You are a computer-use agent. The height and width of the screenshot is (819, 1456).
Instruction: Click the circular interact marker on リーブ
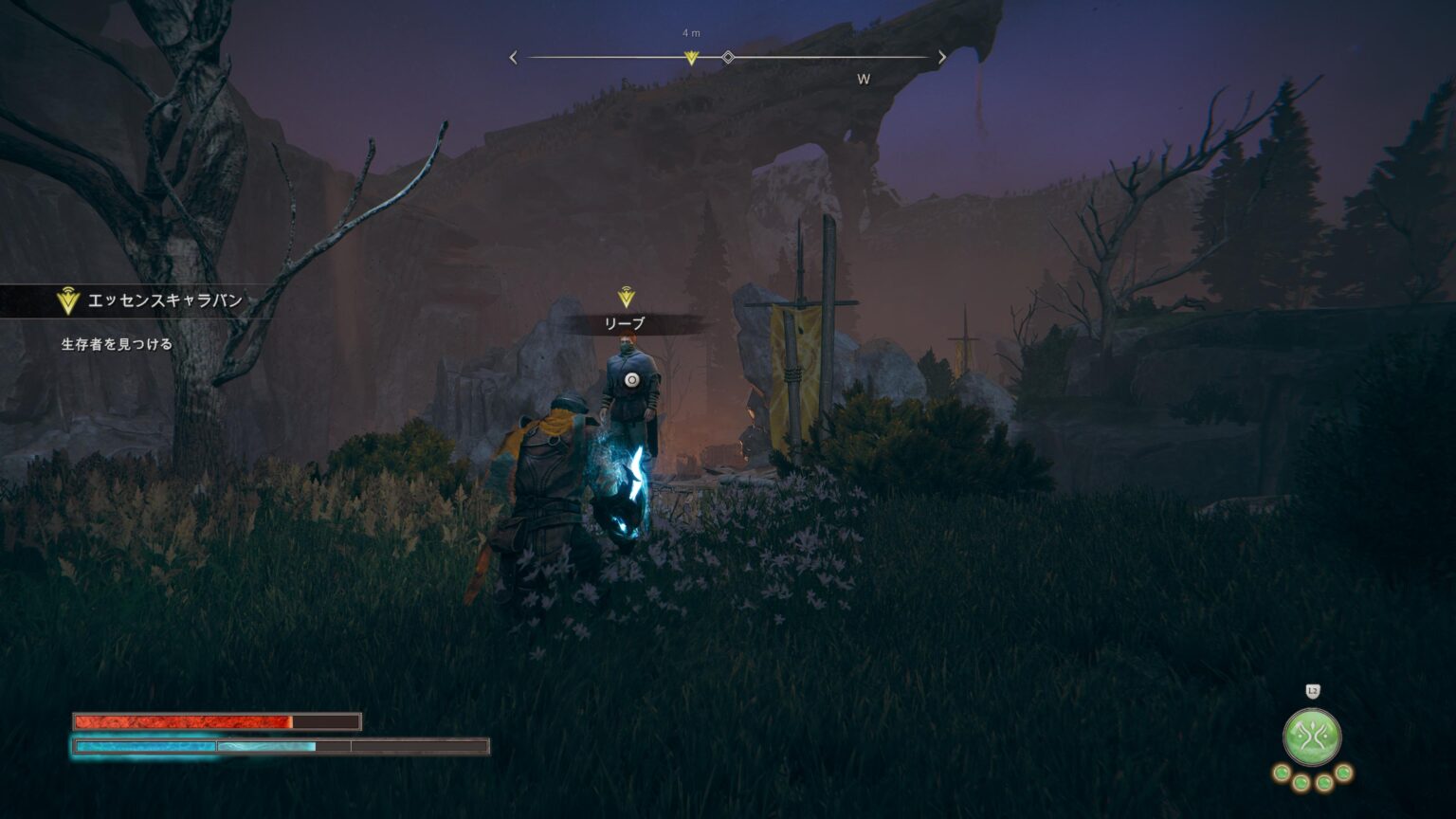pyautogui.click(x=632, y=380)
